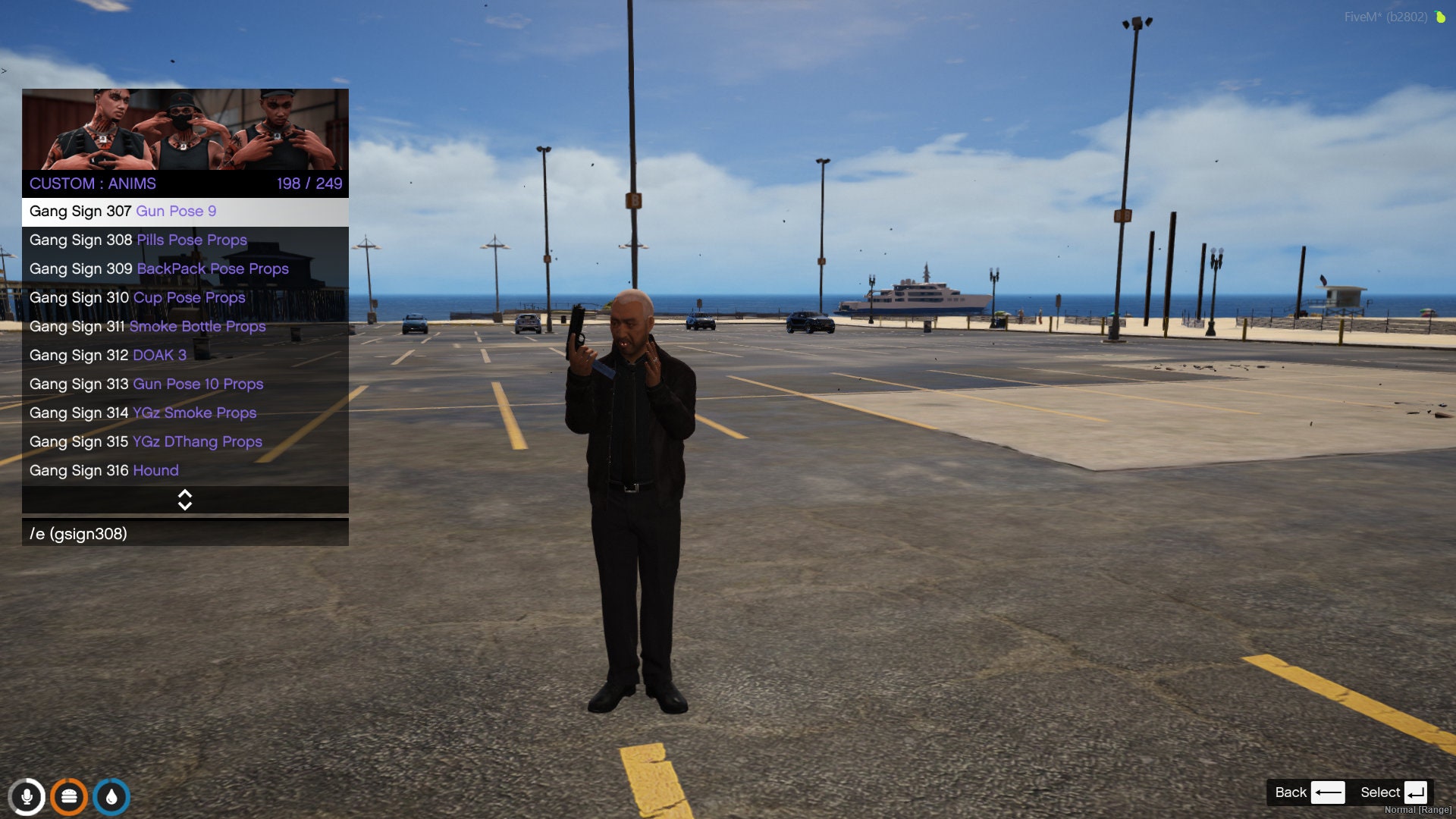Image resolution: width=1456 pixels, height=819 pixels.
Task: Click the /e (gsign308) command text
Action: pyautogui.click(x=78, y=534)
